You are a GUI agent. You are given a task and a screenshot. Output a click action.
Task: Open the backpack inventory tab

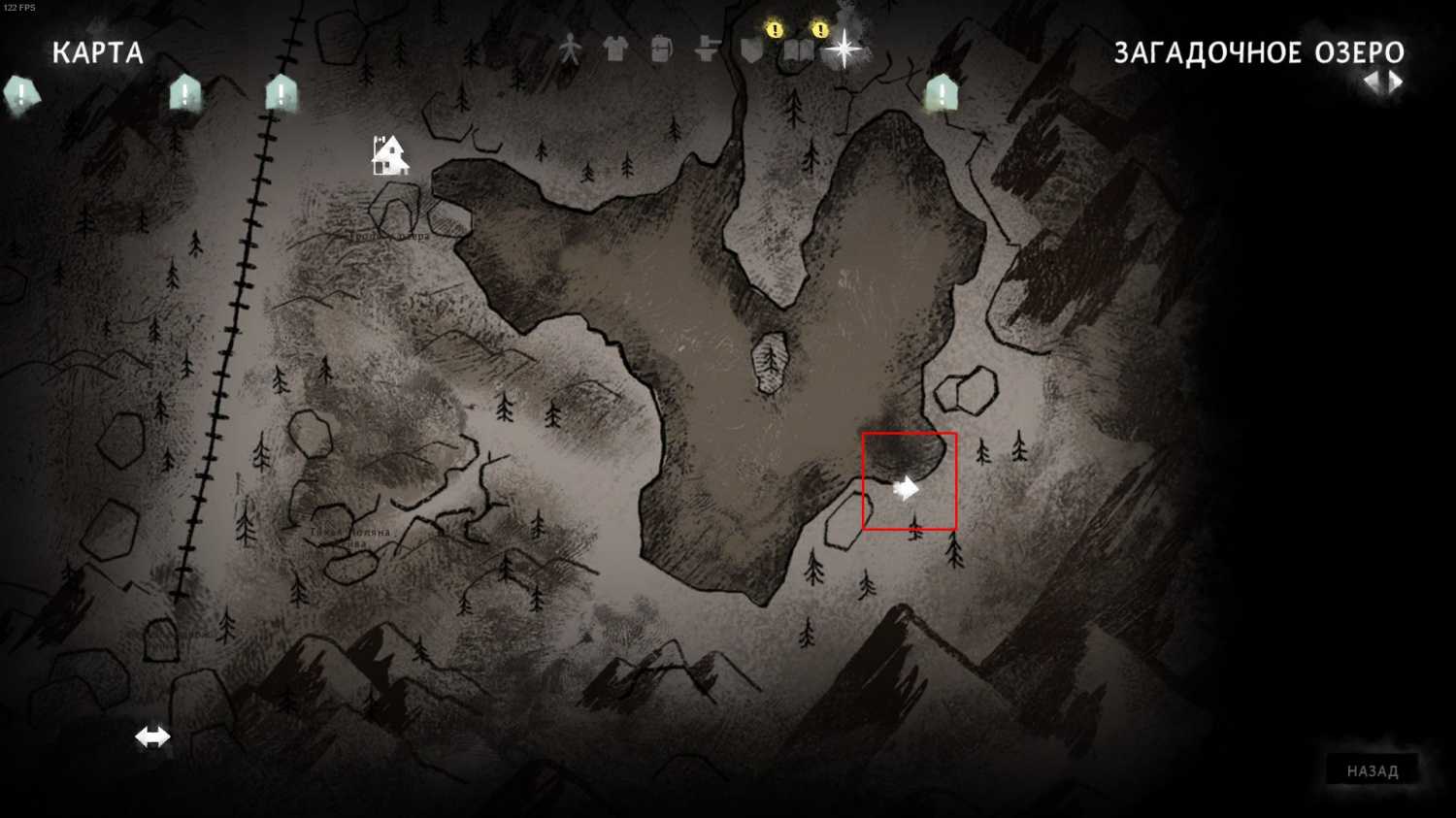click(661, 49)
